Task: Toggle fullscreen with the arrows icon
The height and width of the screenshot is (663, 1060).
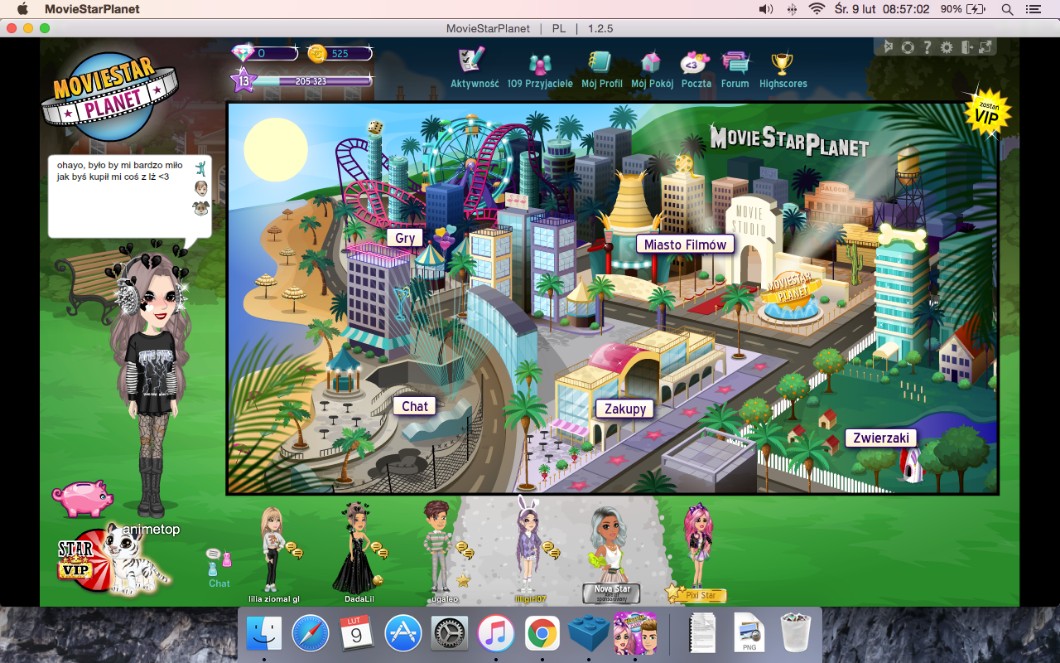Action: pos(986,47)
